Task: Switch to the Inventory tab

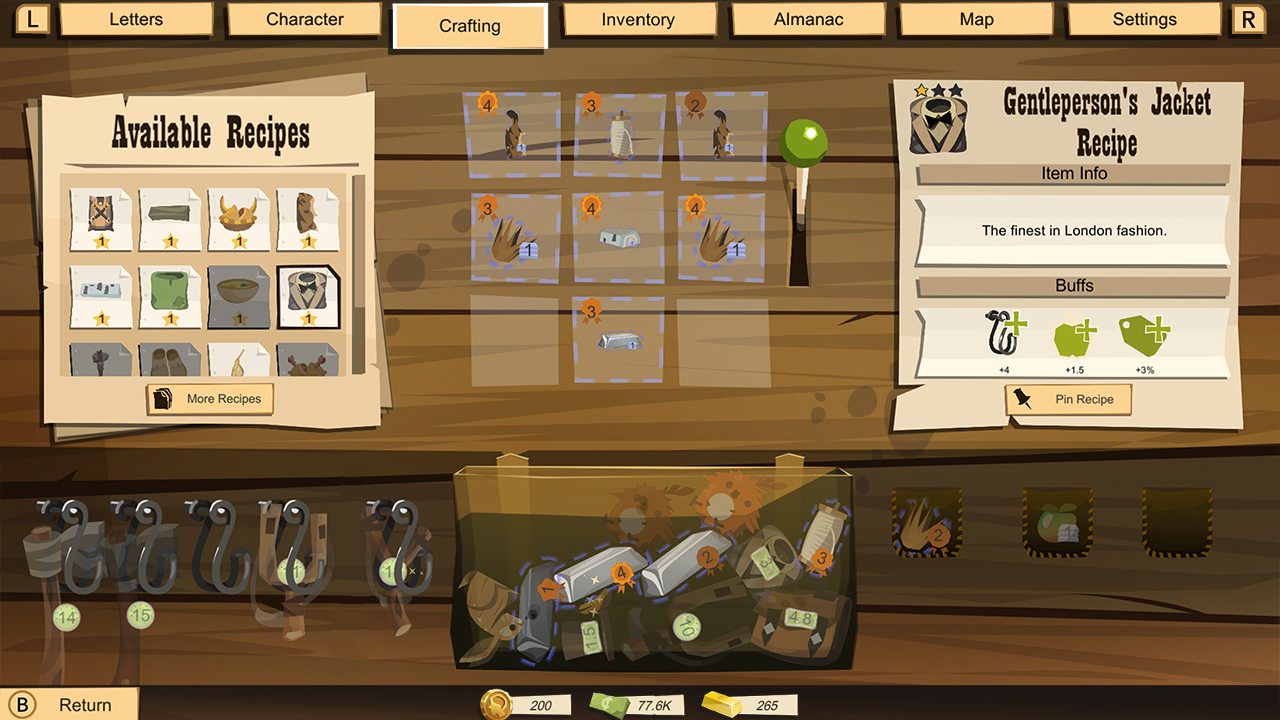Action: click(639, 19)
